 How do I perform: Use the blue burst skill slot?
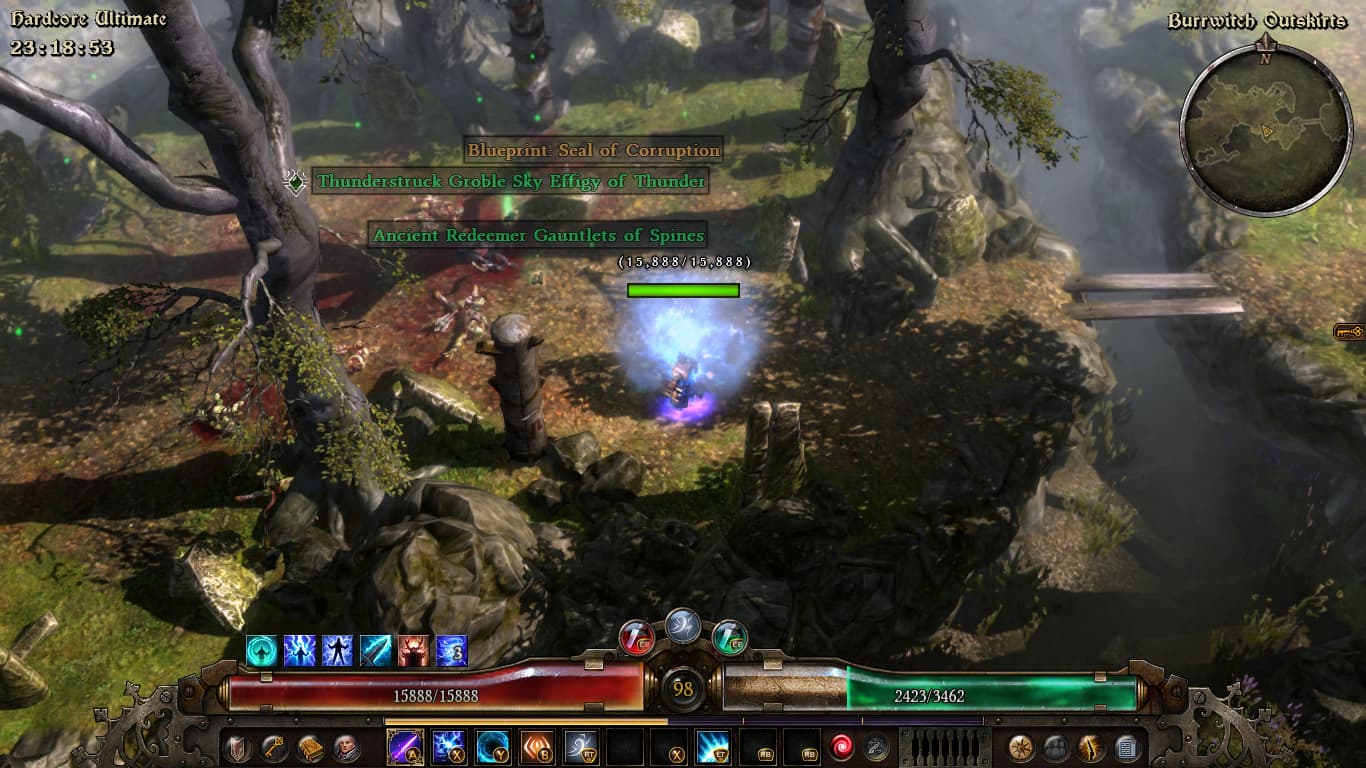coord(712,747)
